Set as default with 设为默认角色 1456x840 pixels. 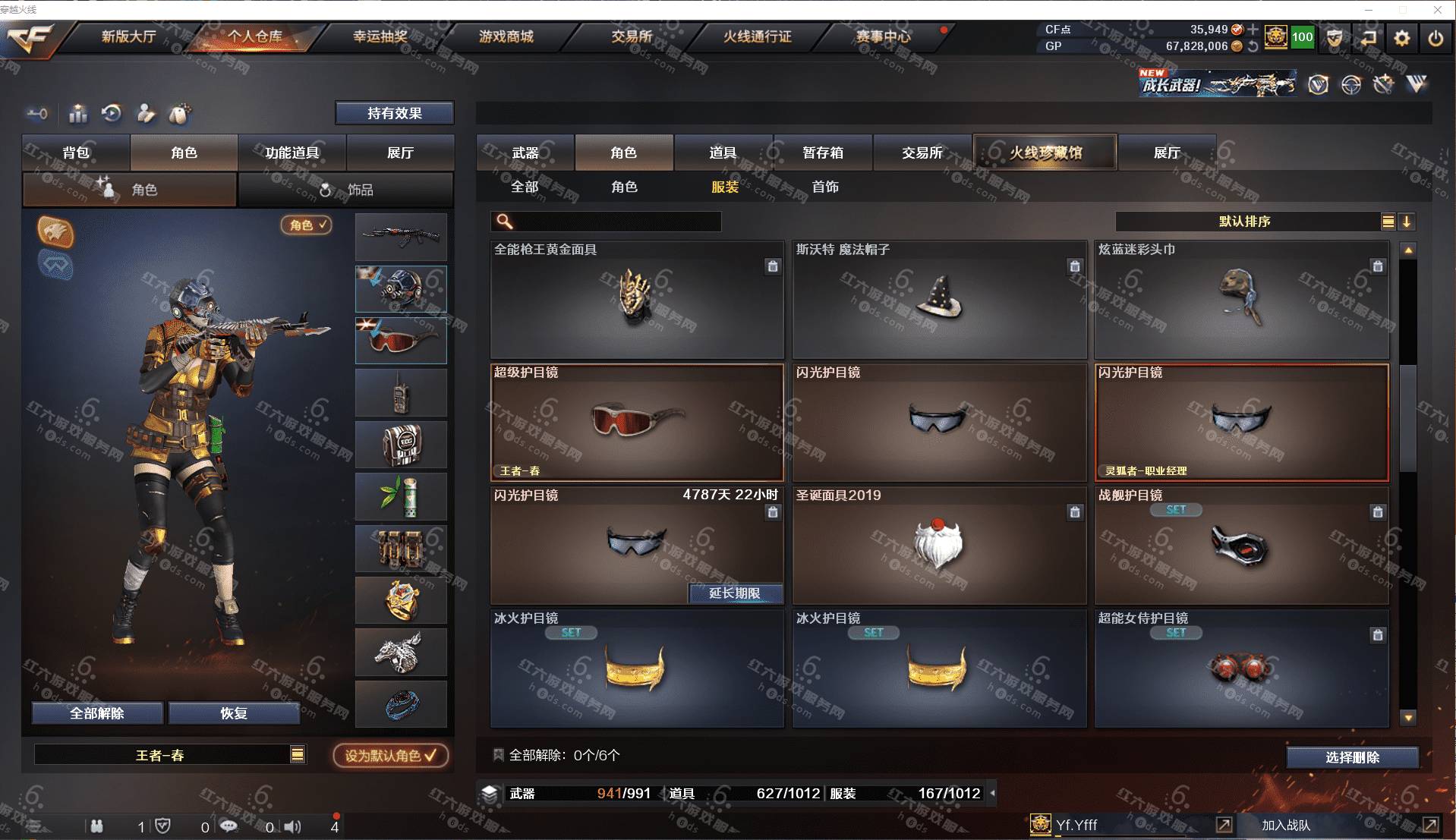390,755
